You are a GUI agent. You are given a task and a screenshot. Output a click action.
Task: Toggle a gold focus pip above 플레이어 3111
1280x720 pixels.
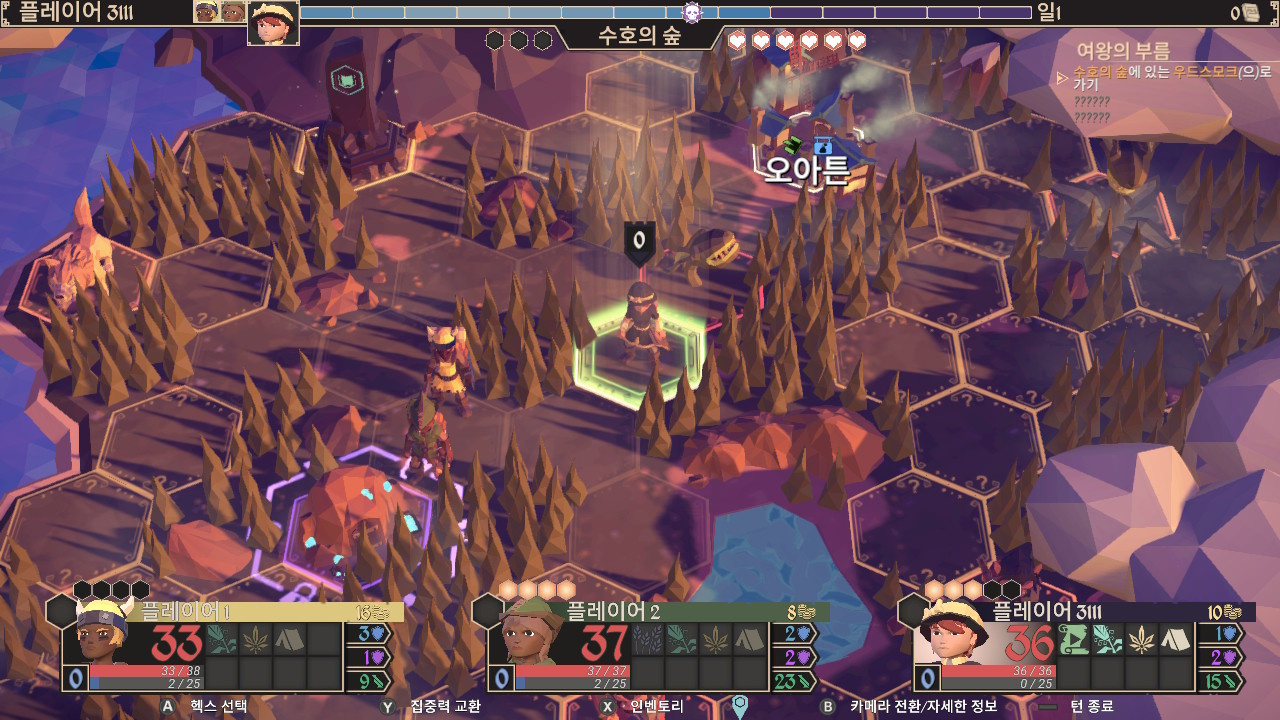point(935,589)
